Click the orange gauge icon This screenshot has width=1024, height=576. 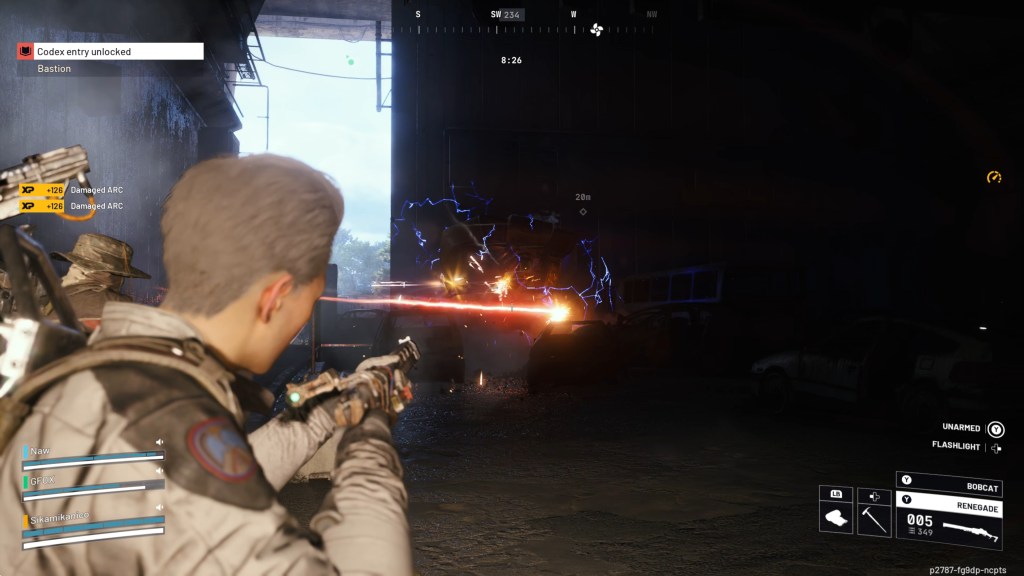[x=993, y=177]
